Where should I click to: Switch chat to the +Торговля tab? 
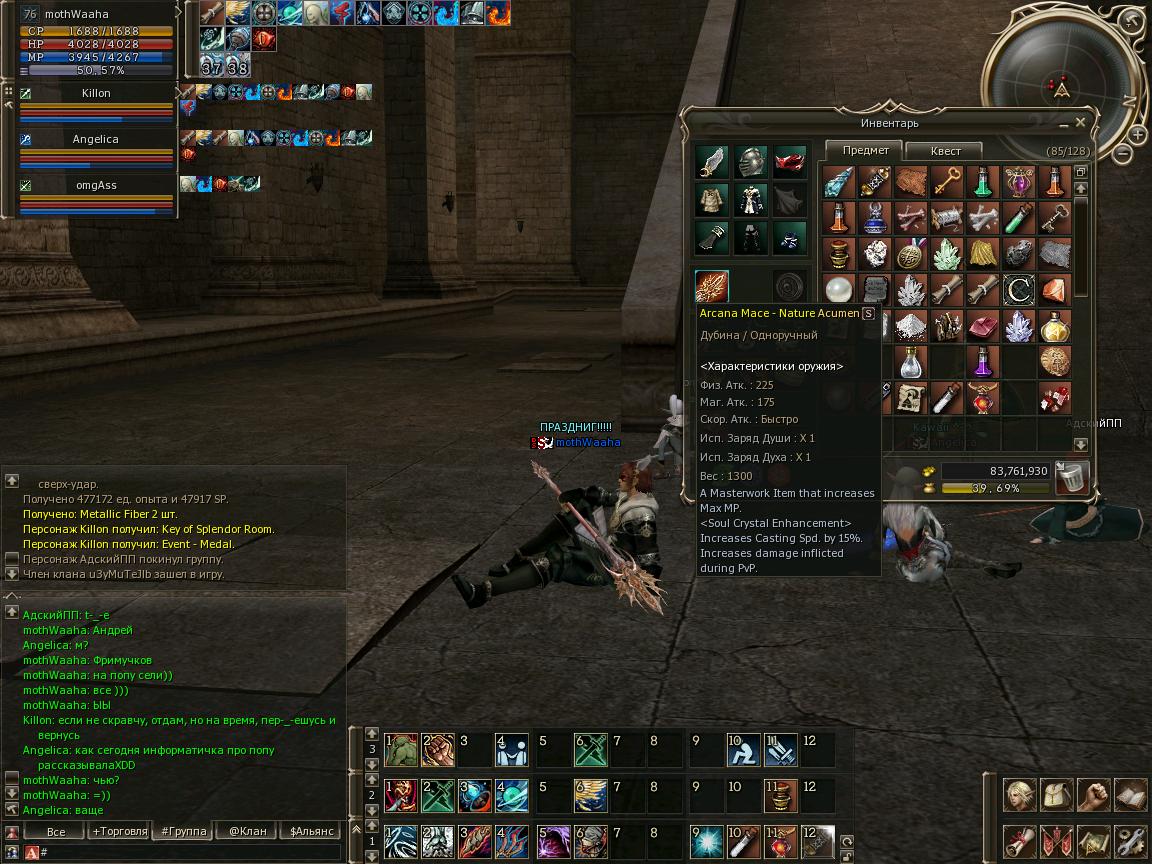pos(119,831)
